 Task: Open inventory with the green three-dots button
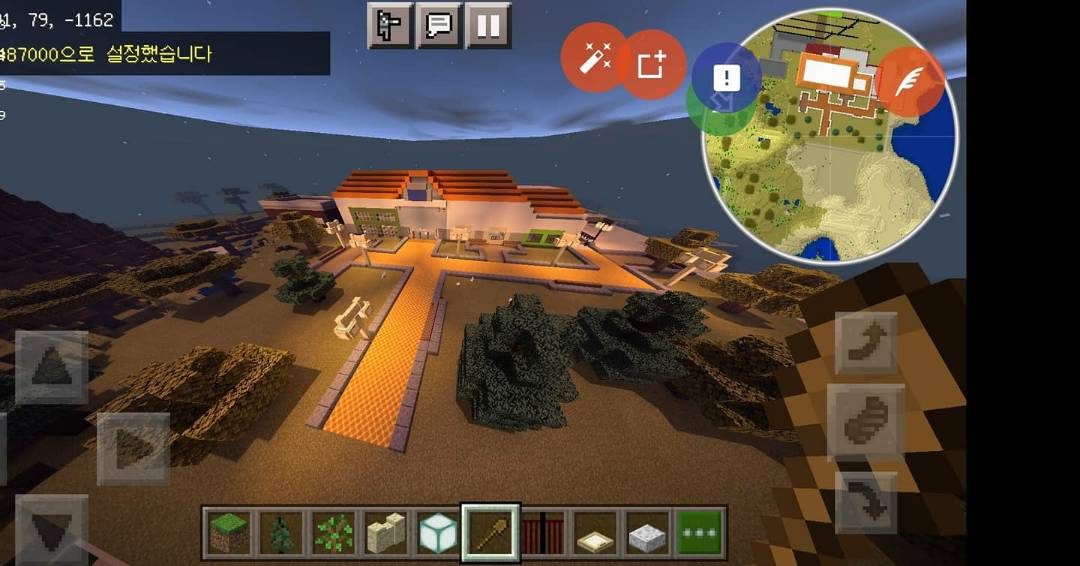tap(700, 533)
